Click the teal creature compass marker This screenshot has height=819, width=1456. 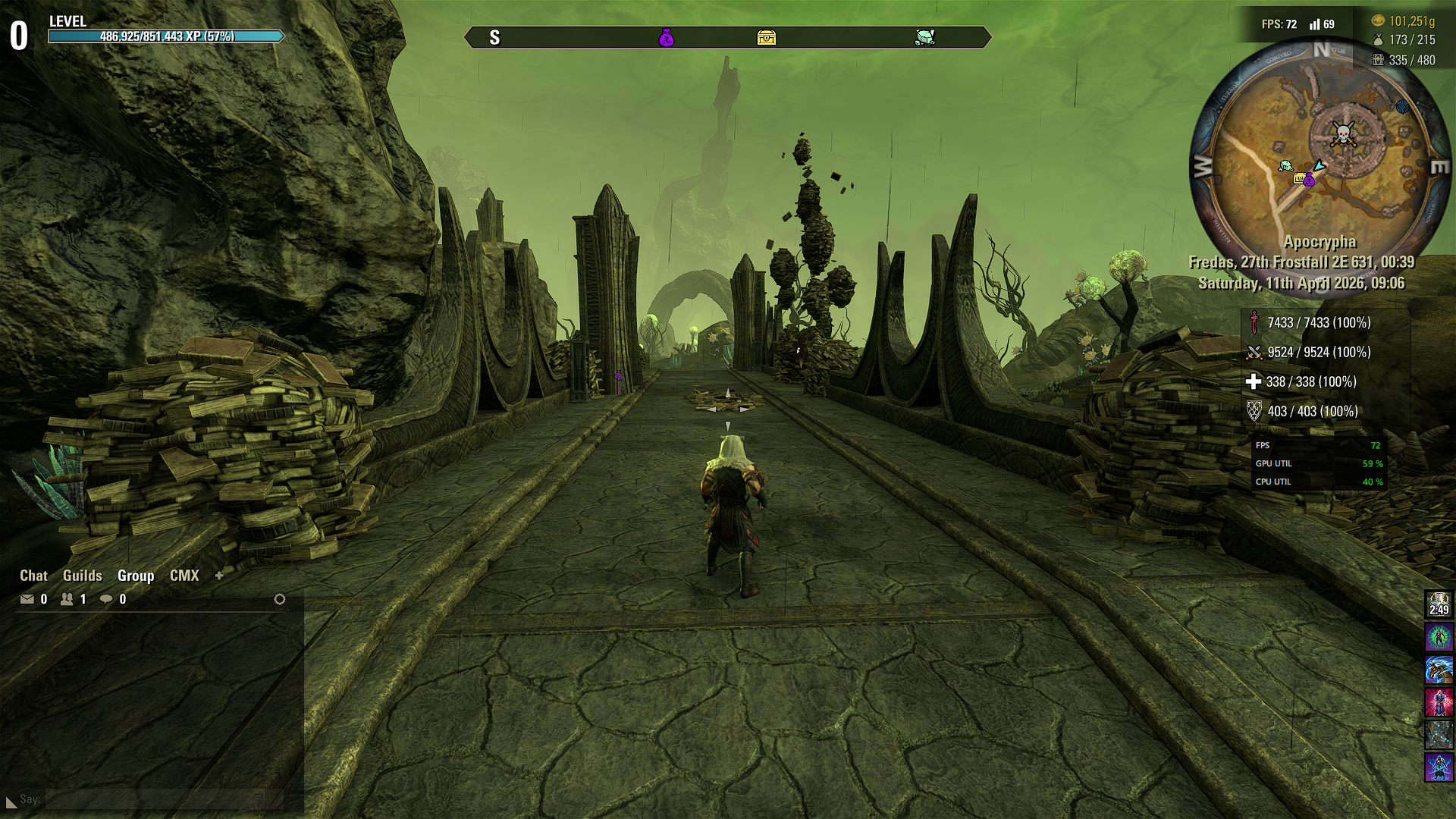pyautogui.click(x=924, y=37)
